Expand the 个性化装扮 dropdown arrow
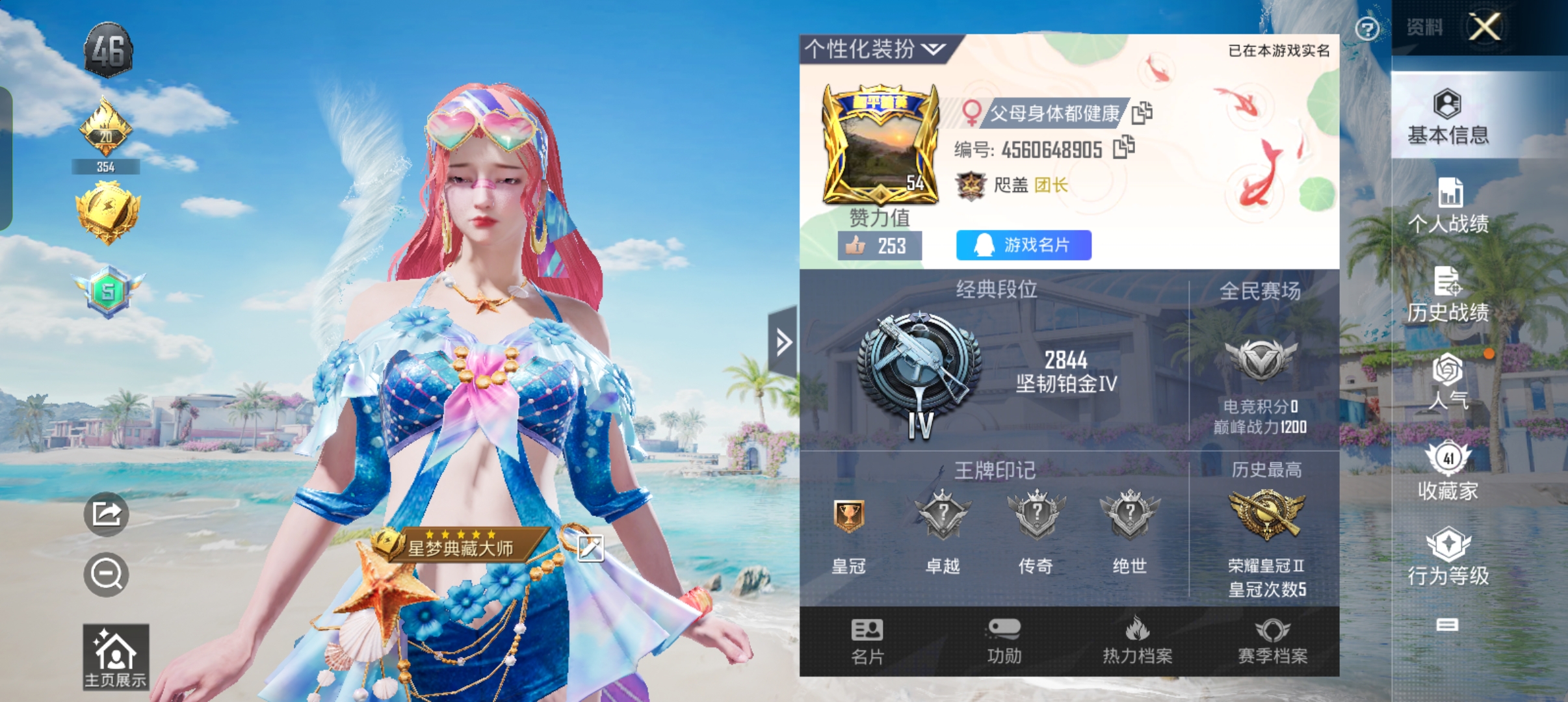The width and height of the screenshot is (1568, 702). pos(932,49)
